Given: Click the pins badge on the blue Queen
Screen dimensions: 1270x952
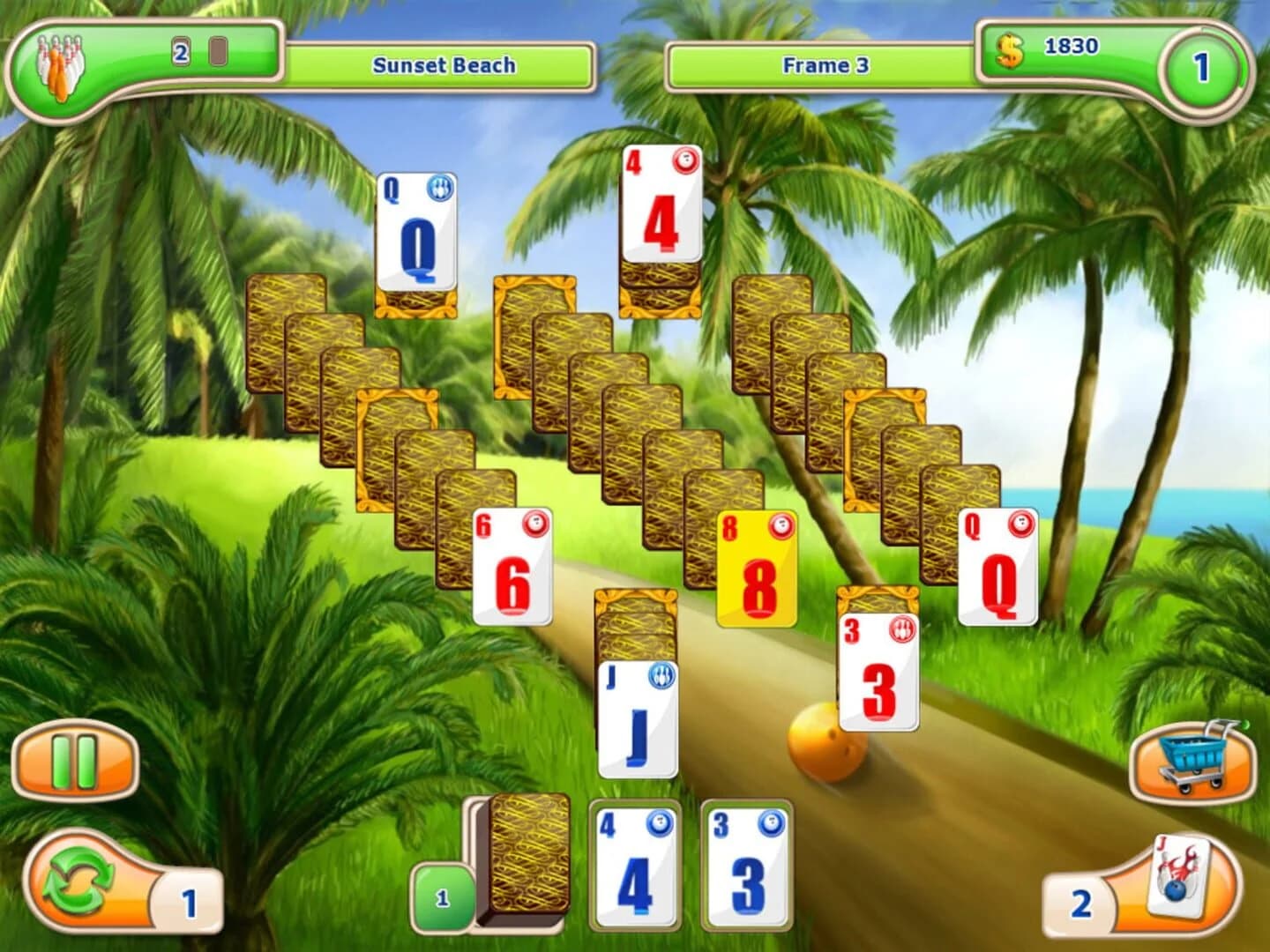Looking at the screenshot, I should pyautogui.click(x=441, y=189).
